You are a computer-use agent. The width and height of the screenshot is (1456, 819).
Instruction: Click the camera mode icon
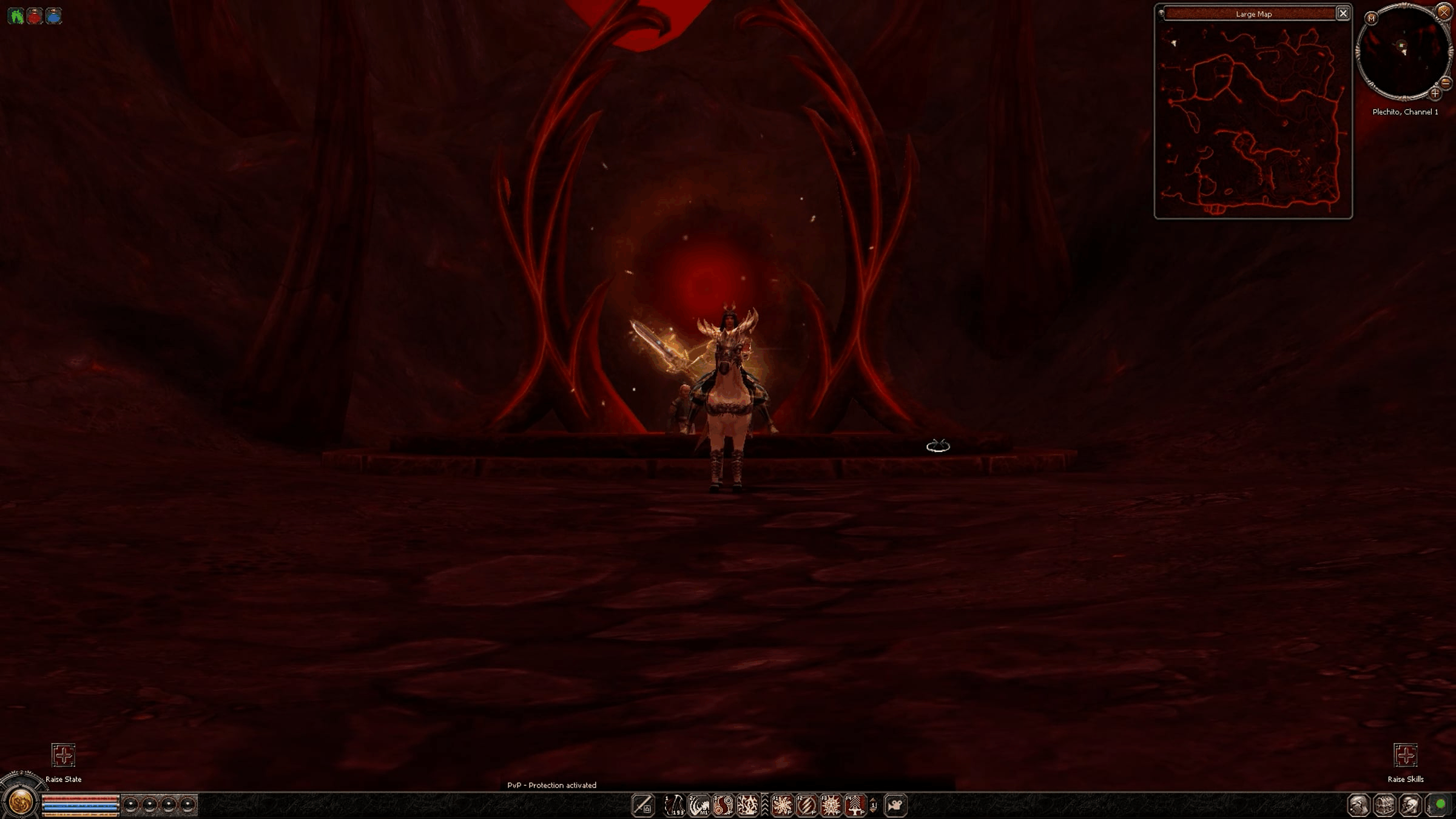coord(895,805)
